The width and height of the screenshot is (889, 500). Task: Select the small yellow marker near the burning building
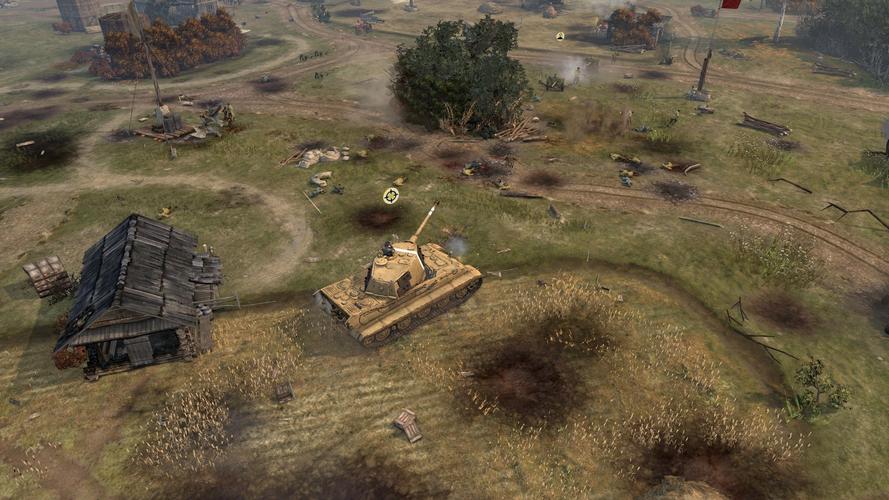point(560,36)
